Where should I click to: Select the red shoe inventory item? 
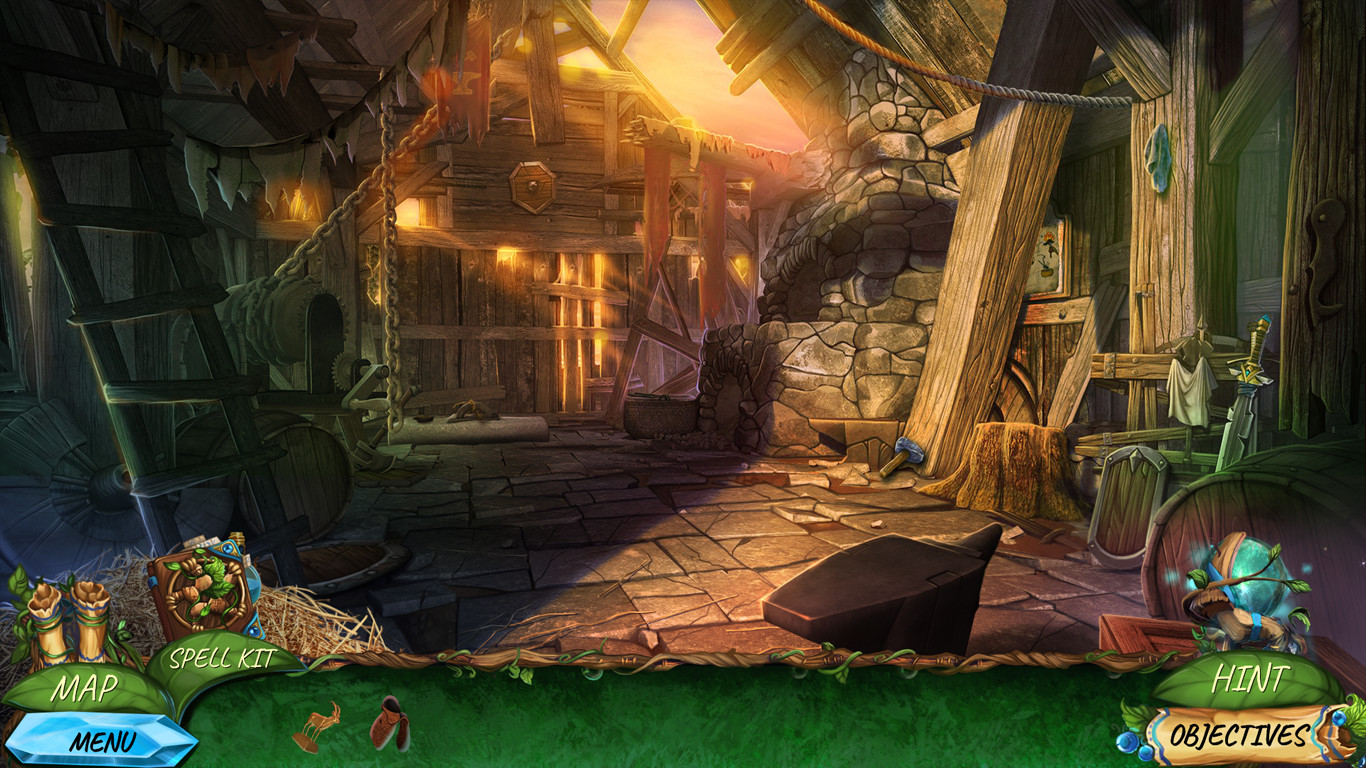click(389, 724)
